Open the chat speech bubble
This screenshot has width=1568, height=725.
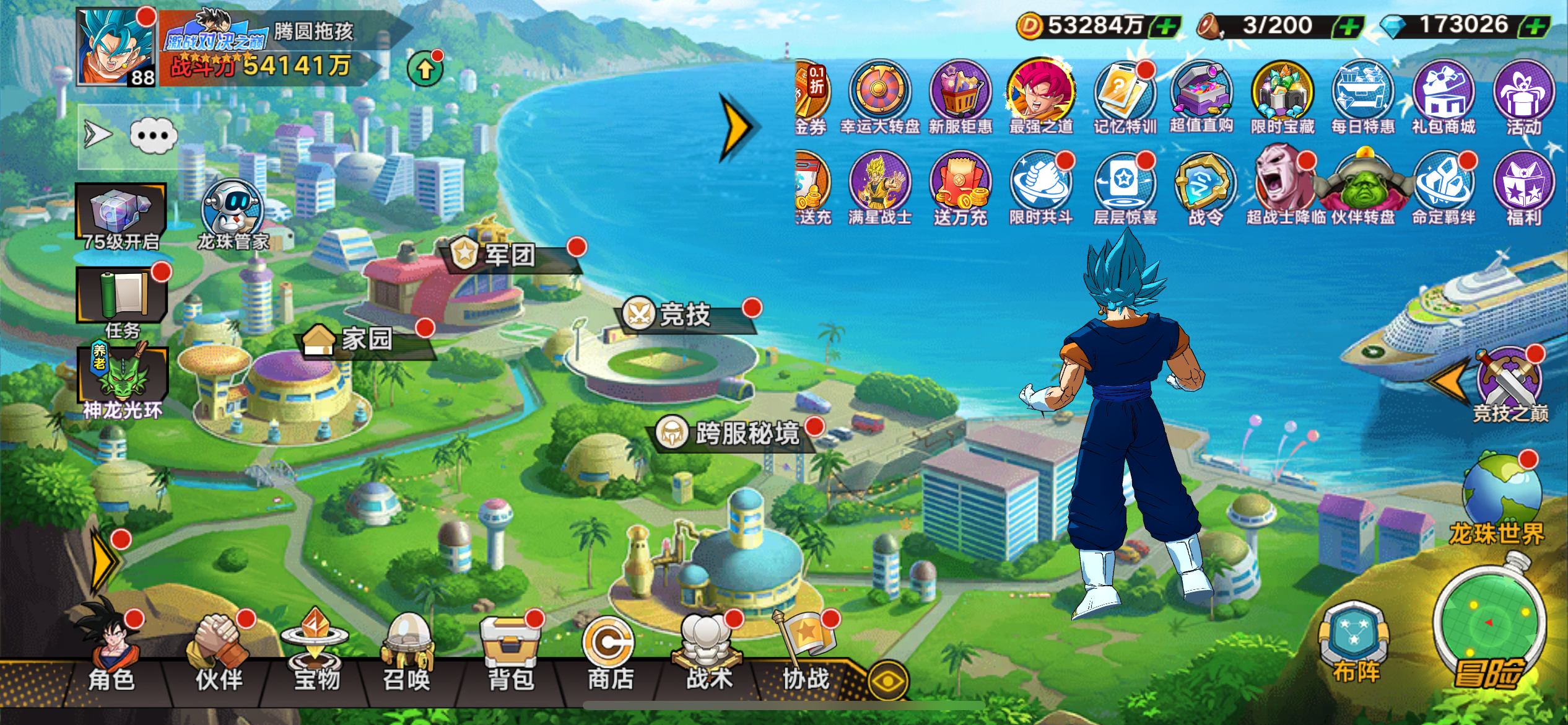153,135
